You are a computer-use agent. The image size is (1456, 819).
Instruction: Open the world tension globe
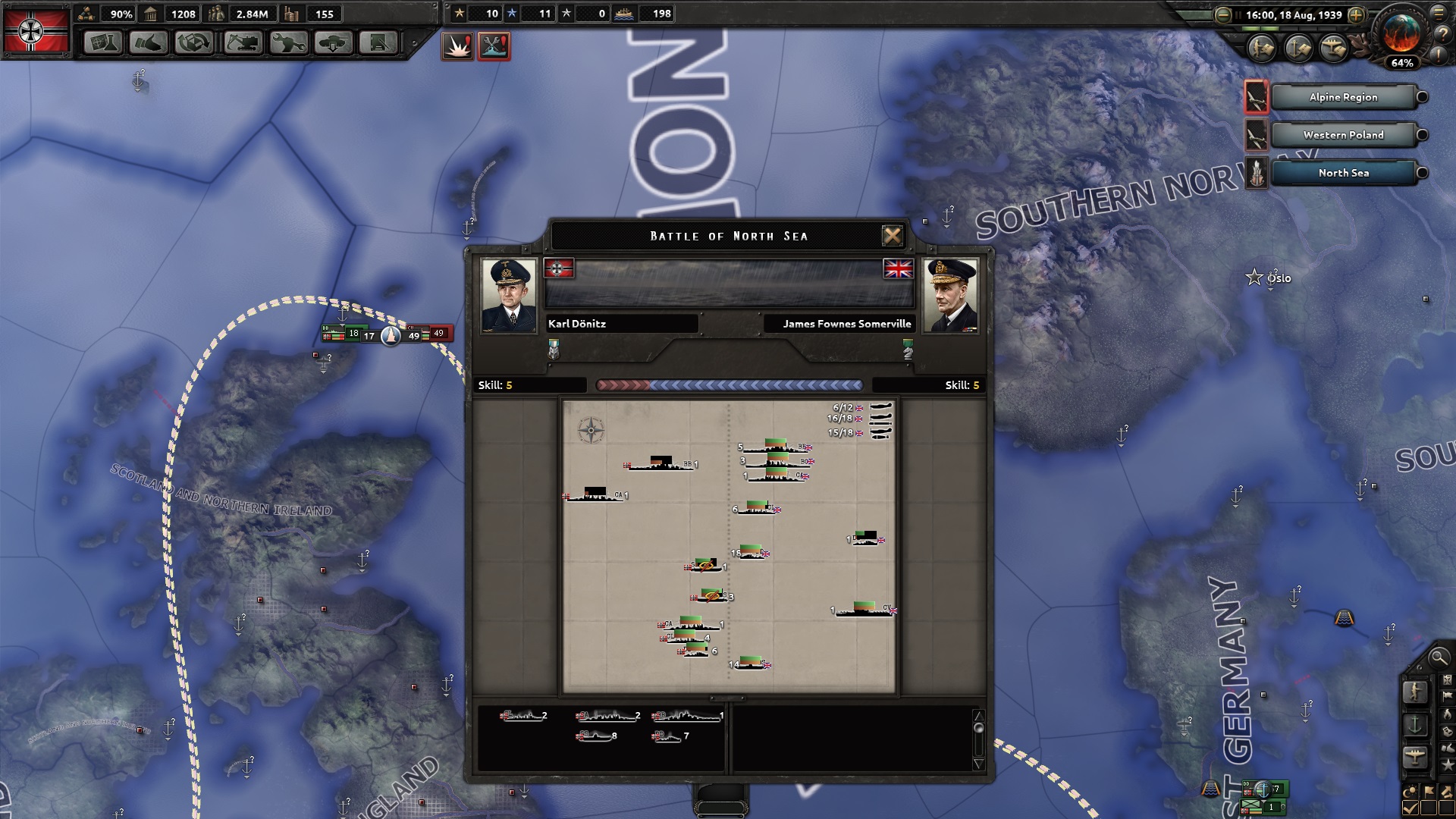pos(1401,36)
